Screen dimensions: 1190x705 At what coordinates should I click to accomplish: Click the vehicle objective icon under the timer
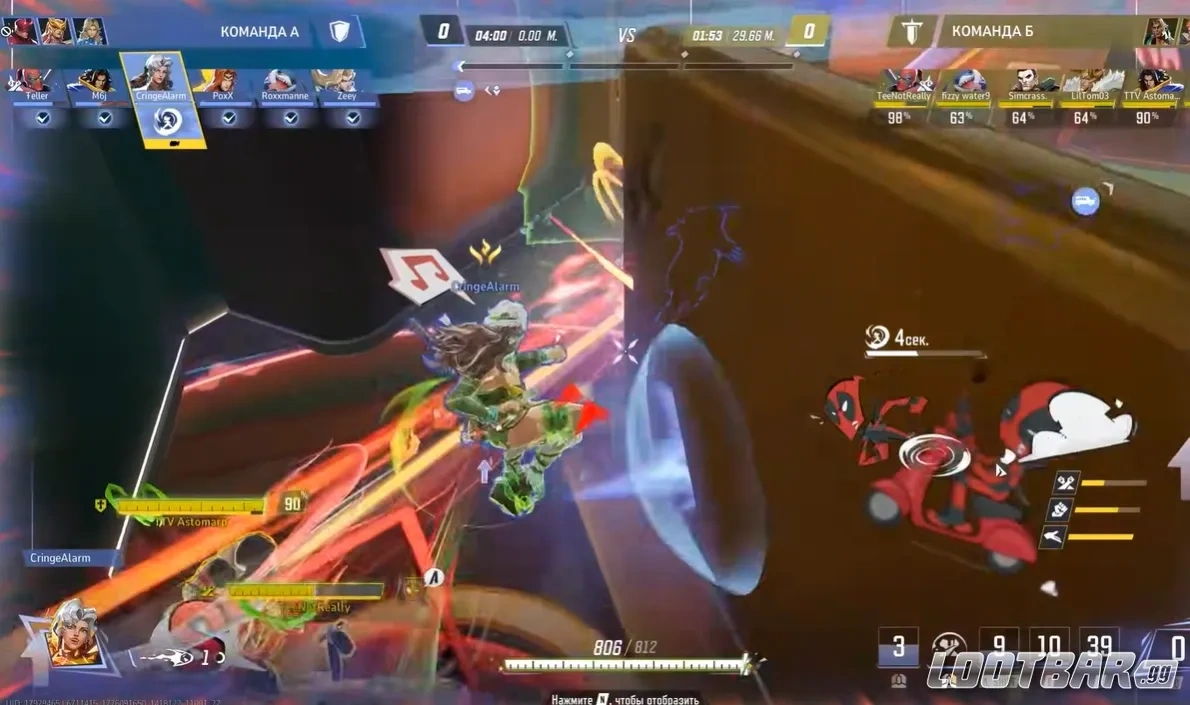(463, 90)
